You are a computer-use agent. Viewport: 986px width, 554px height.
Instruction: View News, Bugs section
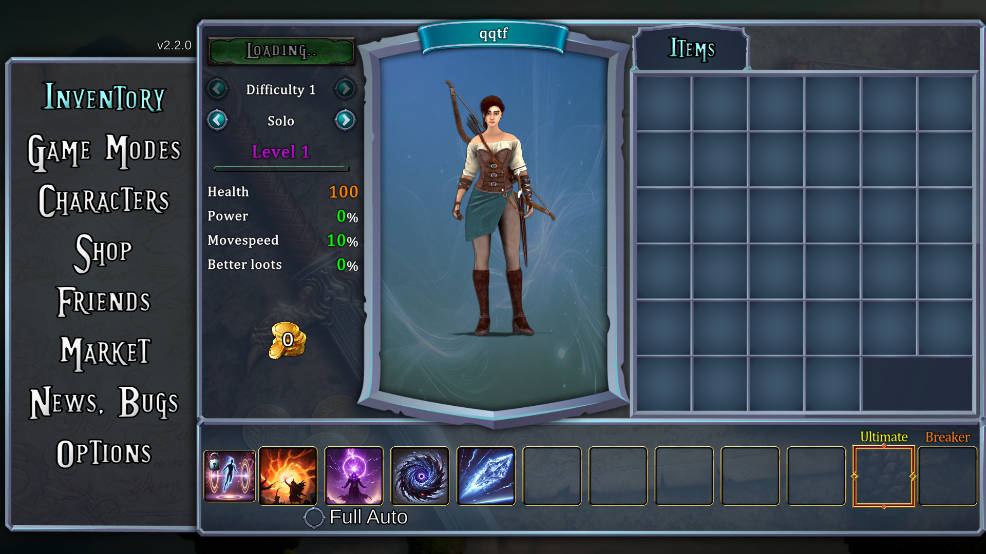pos(104,402)
